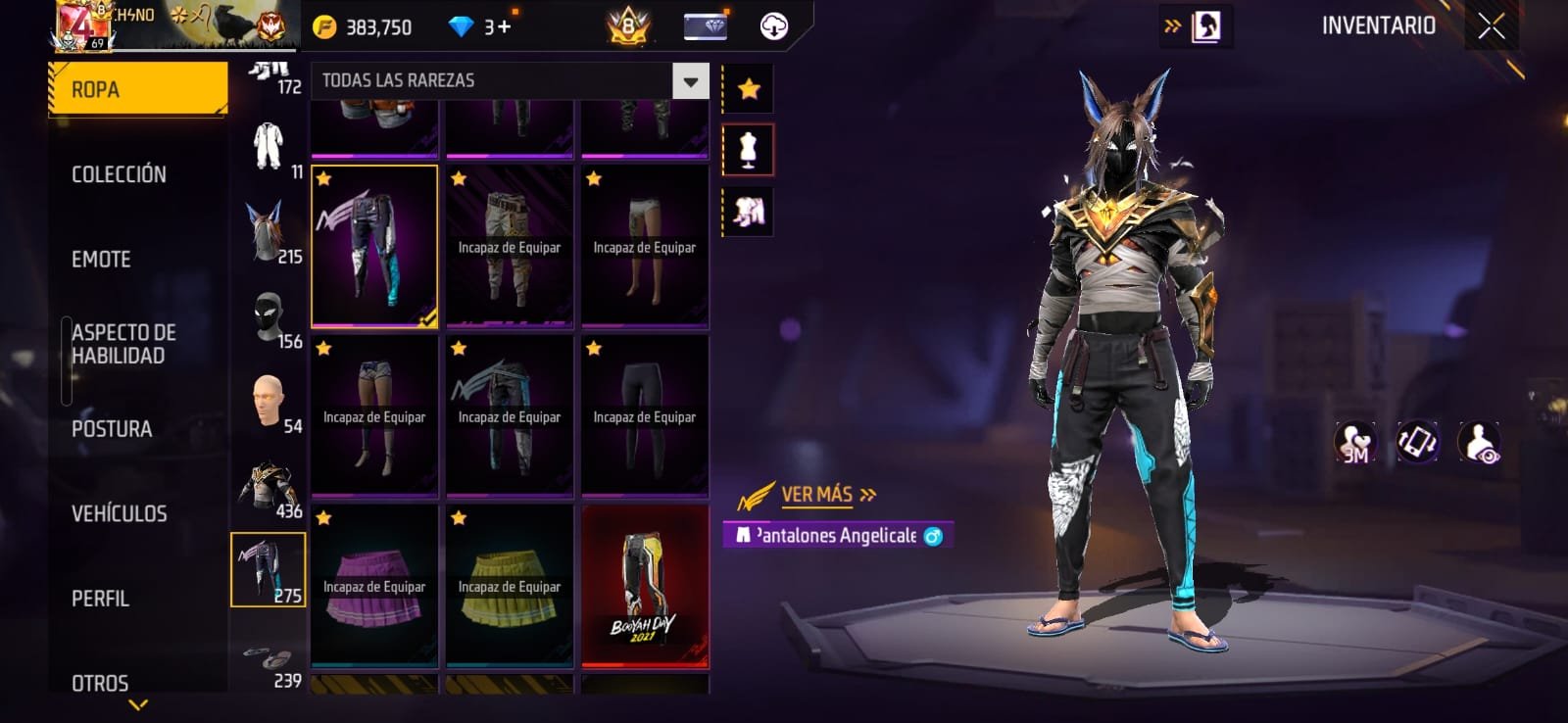Viewport: 1568px width, 723px height.
Task: Choose the mask category with 156 items
Action: pyautogui.click(x=268, y=318)
